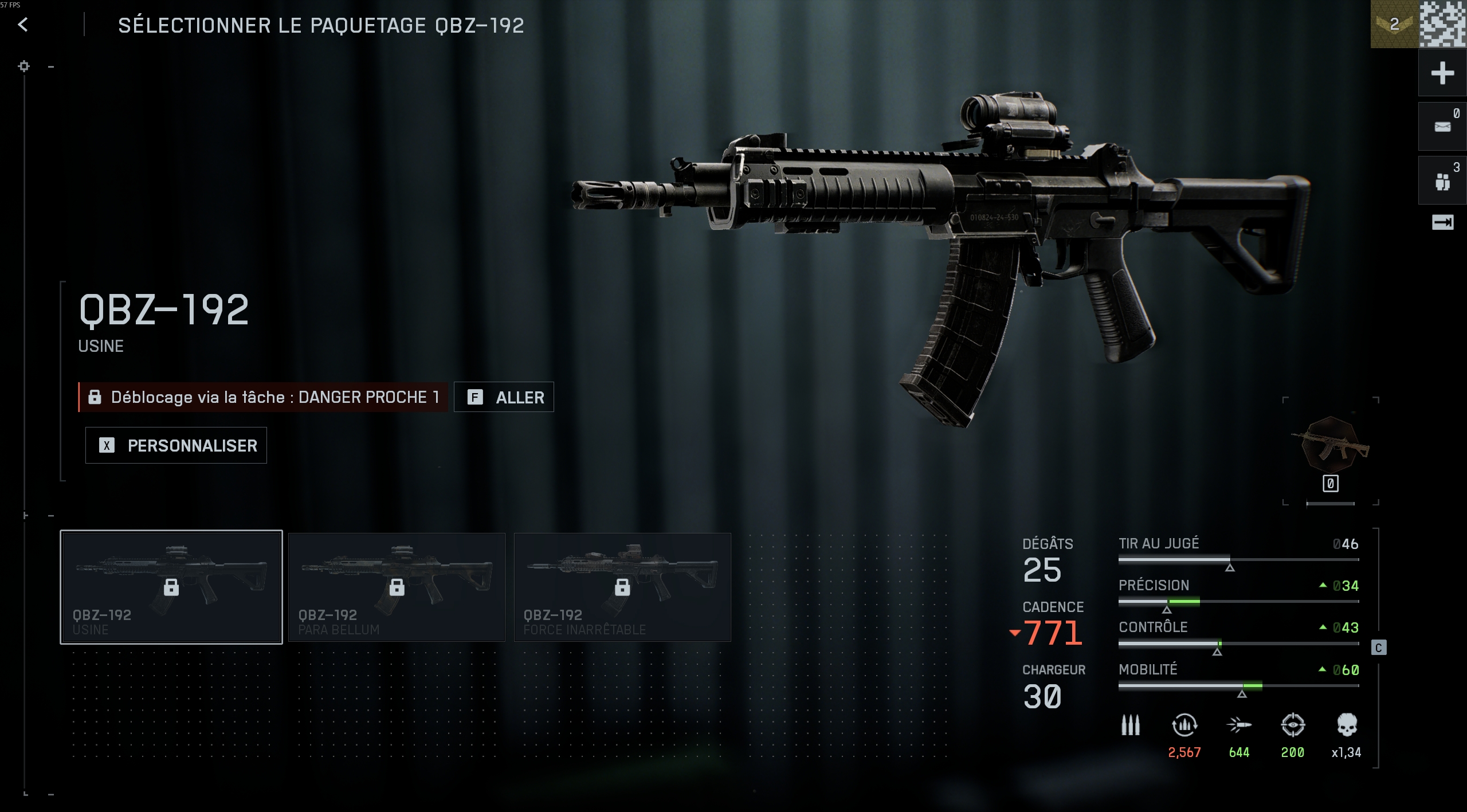Open the player rank badge
The width and height of the screenshot is (1467, 812).
click(1394, 24)
